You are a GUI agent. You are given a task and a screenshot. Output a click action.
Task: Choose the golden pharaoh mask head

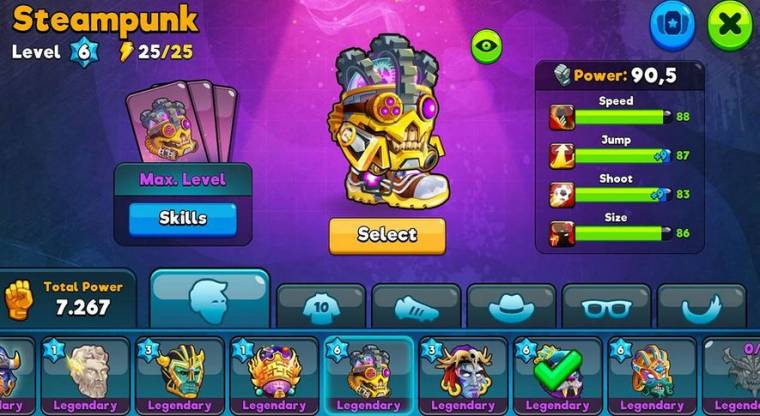click(x=180, y=374)
